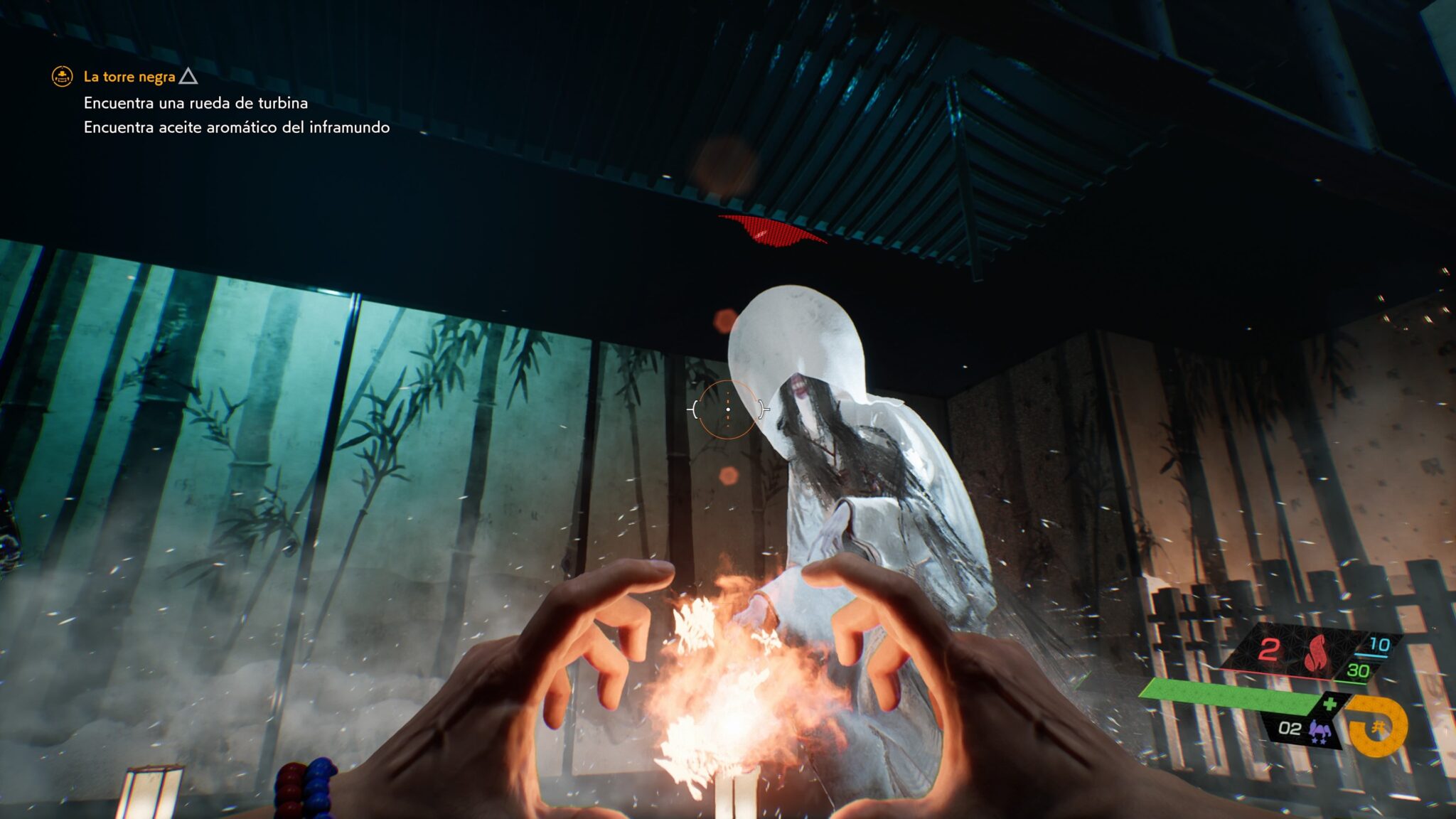Select objective Encuentra aceite aromático del inframundo
The image size is (1456, 819).
(x=236, y=127)
